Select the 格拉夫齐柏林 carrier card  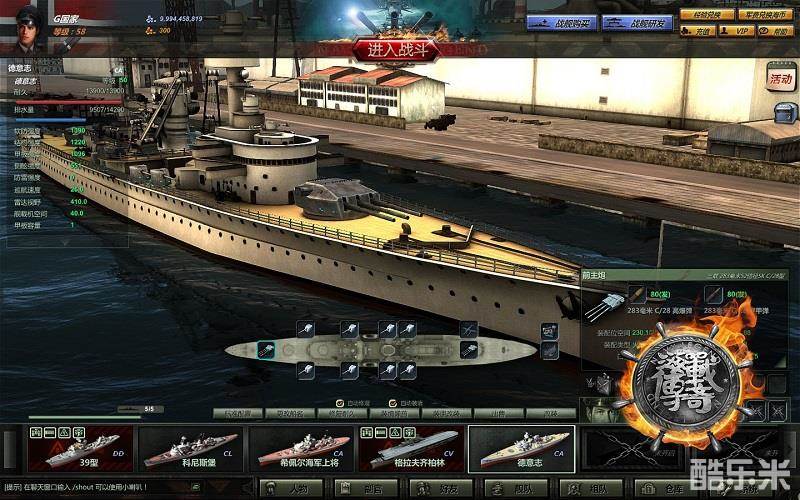(x=410, y=449)
